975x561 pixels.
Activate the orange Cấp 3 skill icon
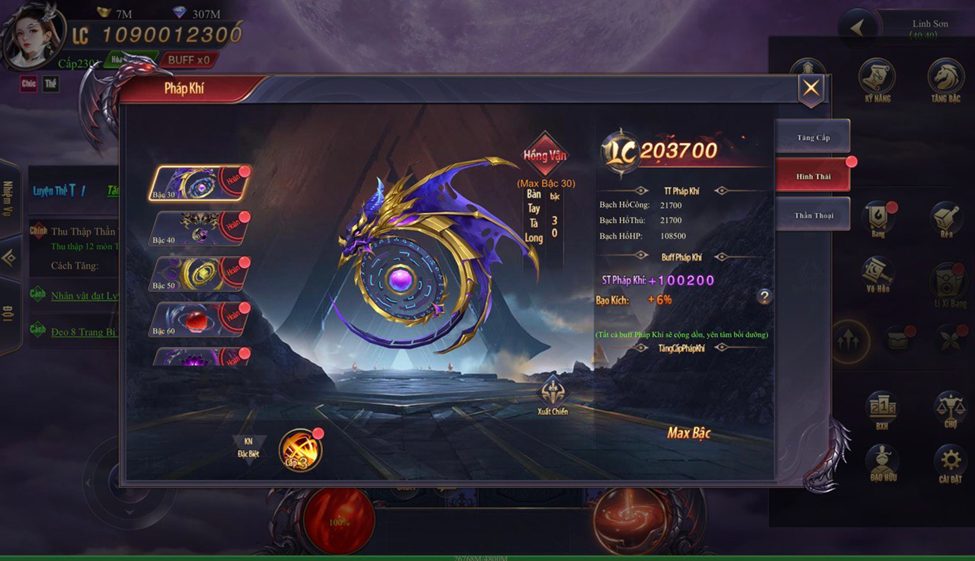[299, 450]
